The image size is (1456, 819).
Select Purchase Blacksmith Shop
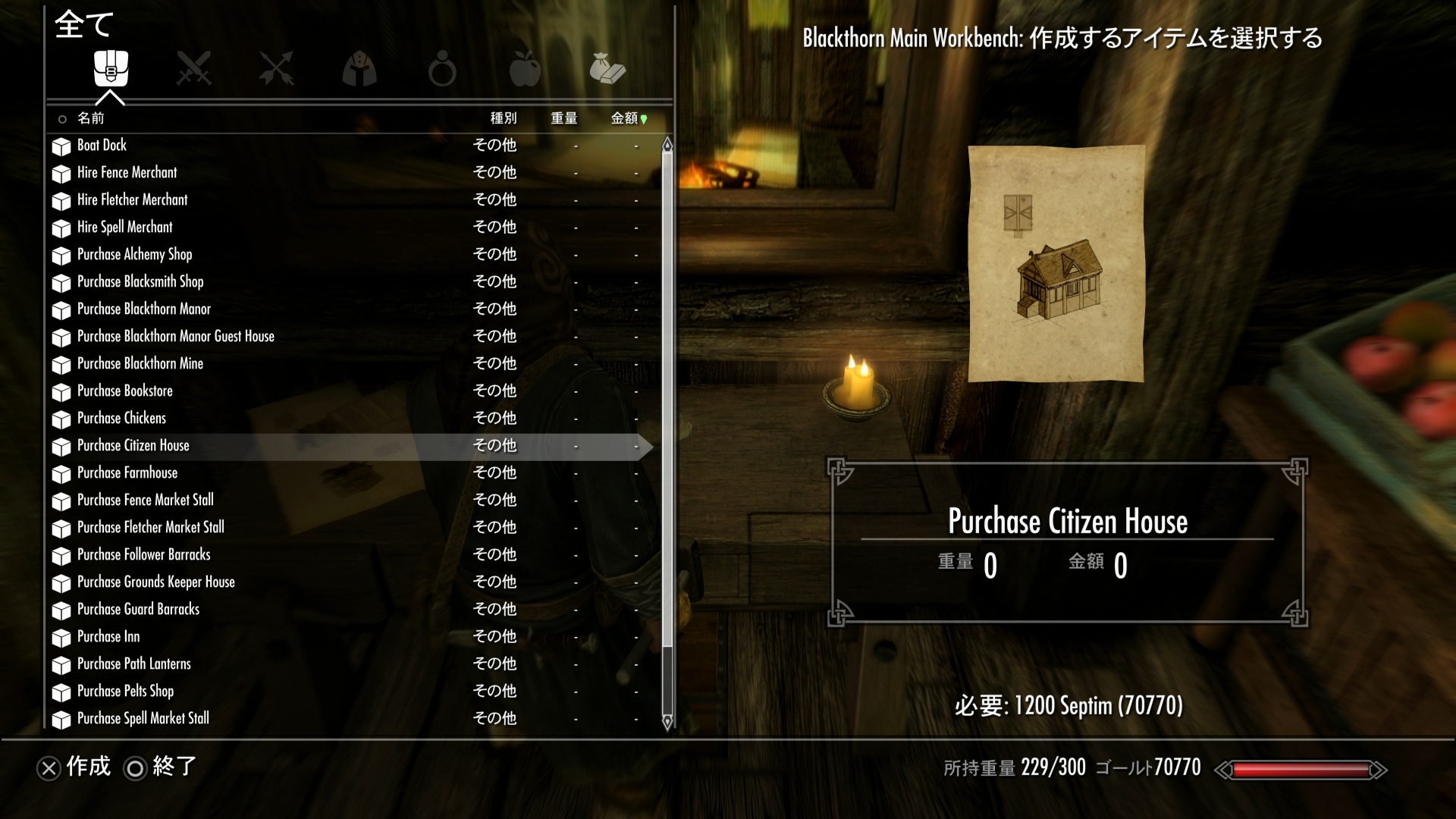coord(140,282)
